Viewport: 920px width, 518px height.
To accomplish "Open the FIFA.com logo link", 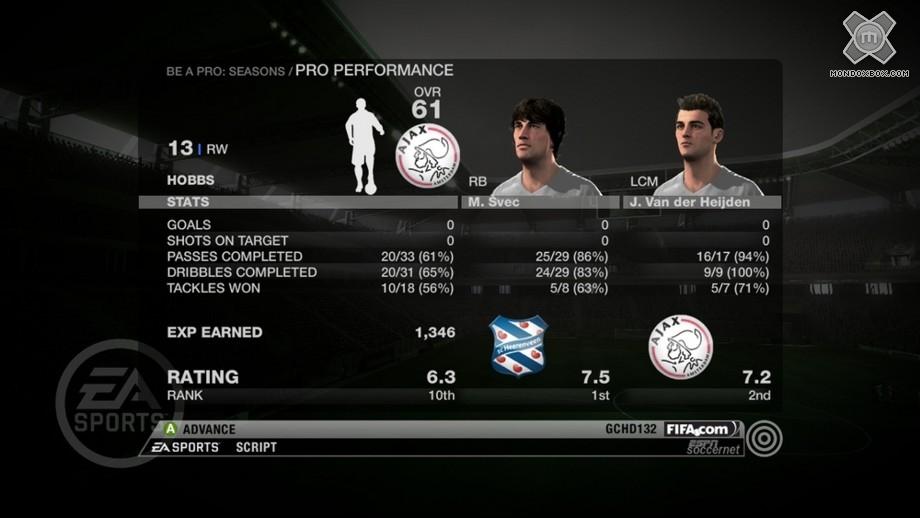I will (704, 429).
